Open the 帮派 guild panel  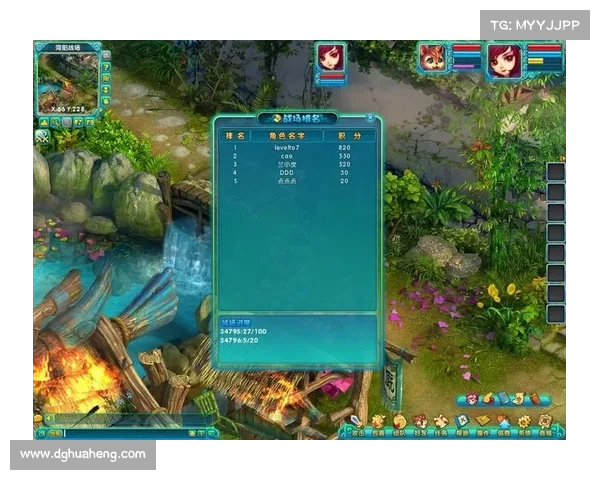point(463,424)
